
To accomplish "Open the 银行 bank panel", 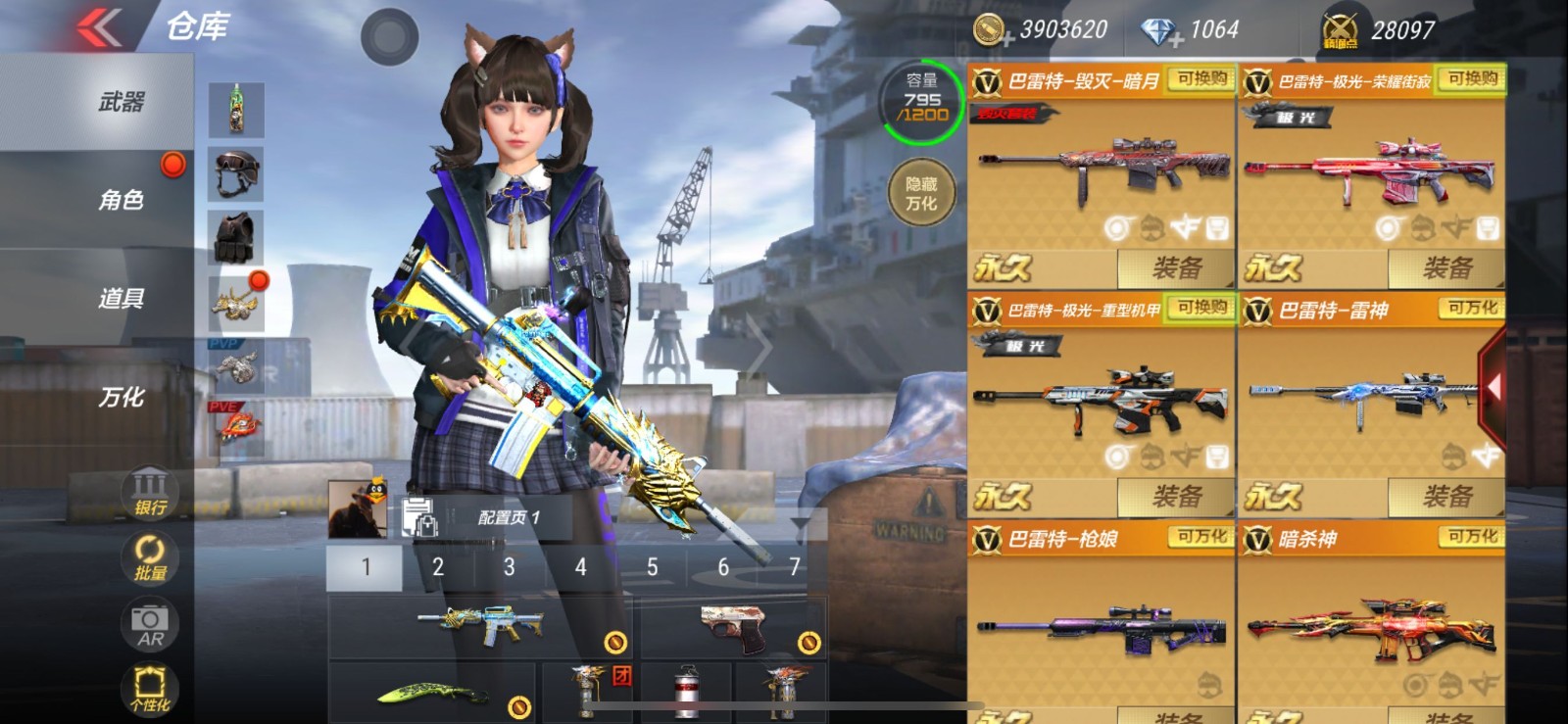I will [x=147, y=490].
